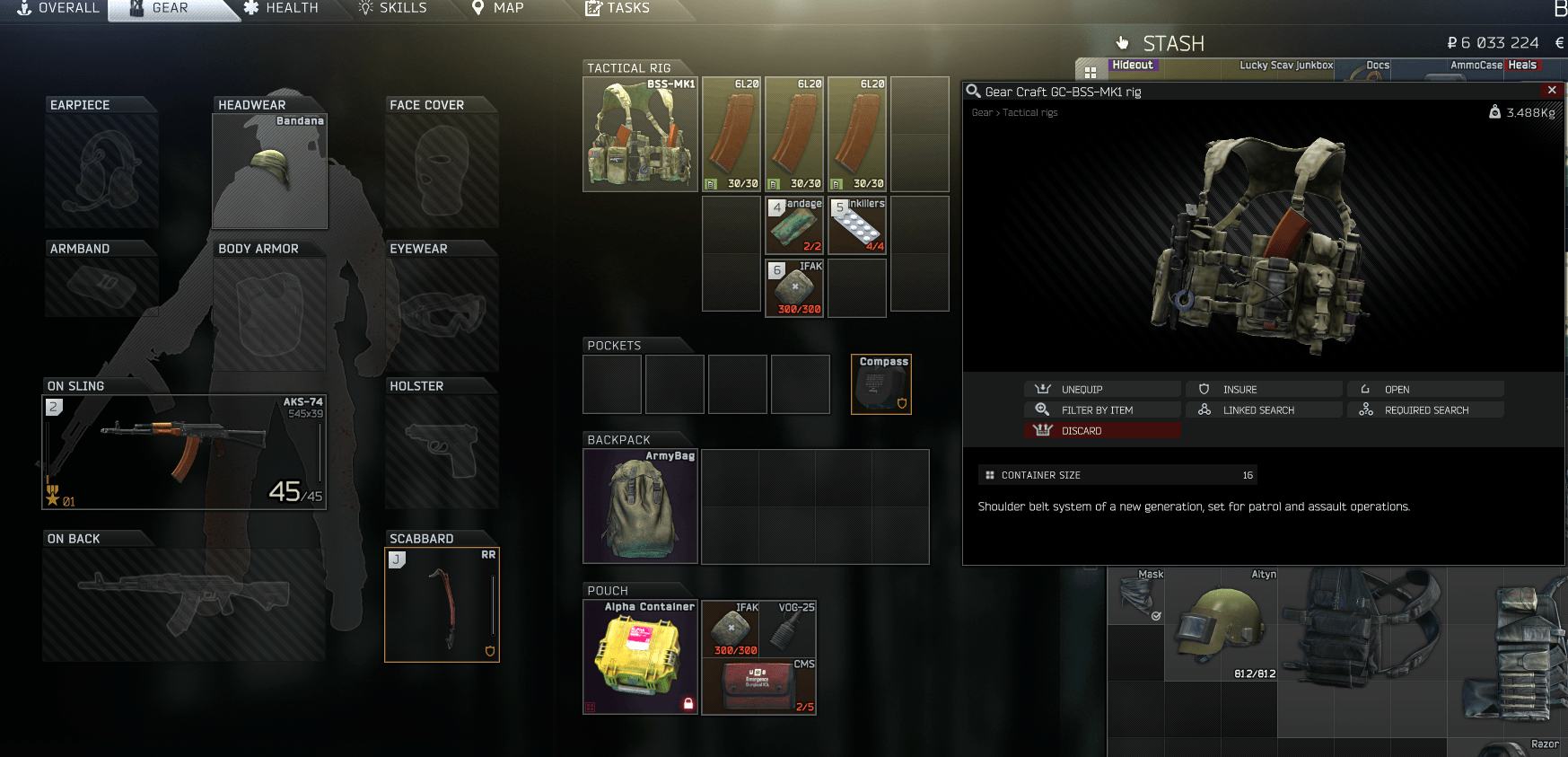Click the magnifier icon in the GC-BSS-MK1 header

pos(972,92)
